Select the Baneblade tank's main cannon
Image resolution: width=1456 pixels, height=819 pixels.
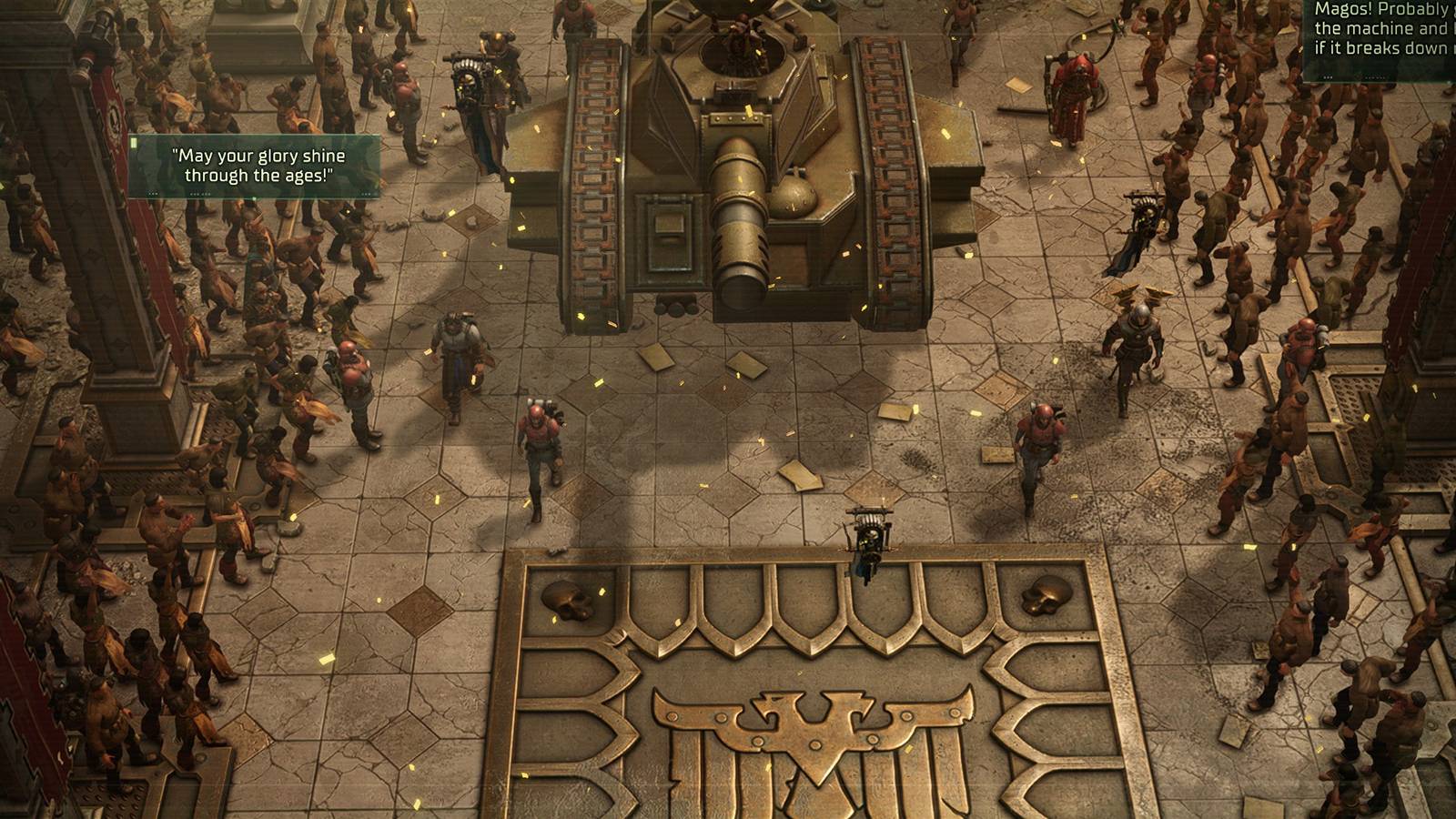point(737,218)
